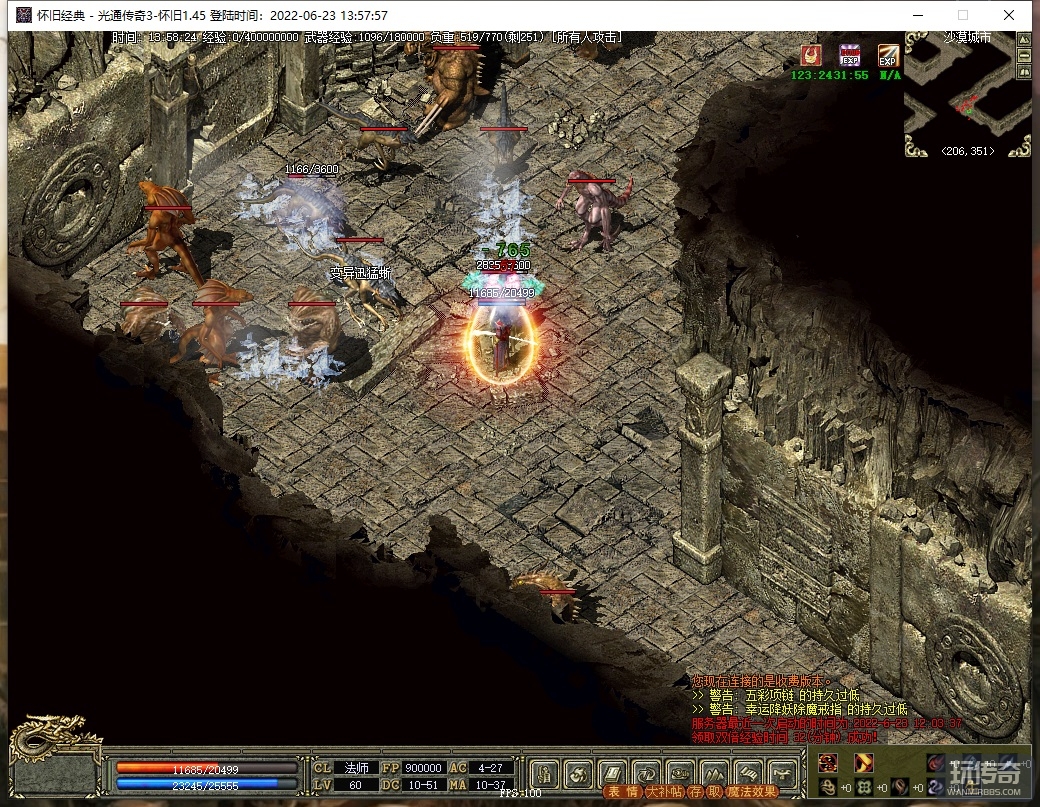Open the 大补帖 panel
This screenshot has height=807, width=1040.
[664, 792]
